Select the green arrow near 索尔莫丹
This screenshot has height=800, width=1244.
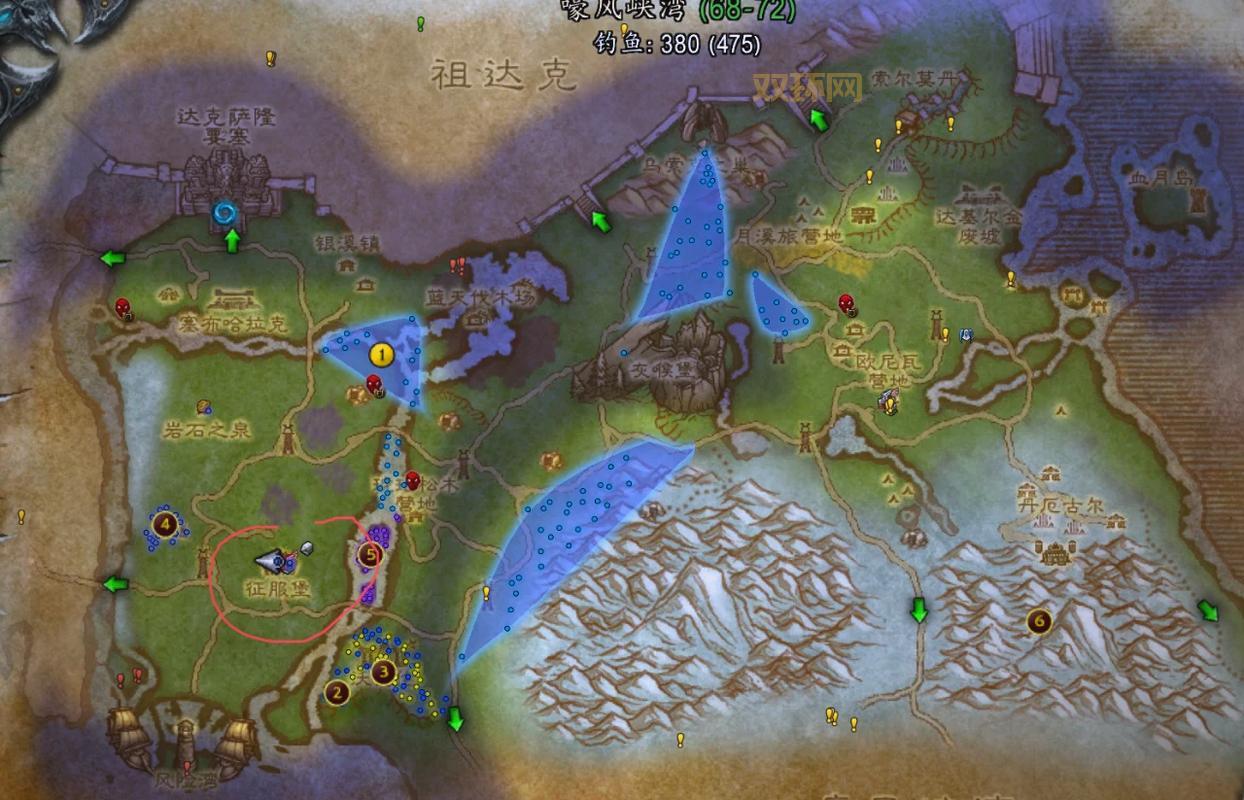tap(819, 121)
